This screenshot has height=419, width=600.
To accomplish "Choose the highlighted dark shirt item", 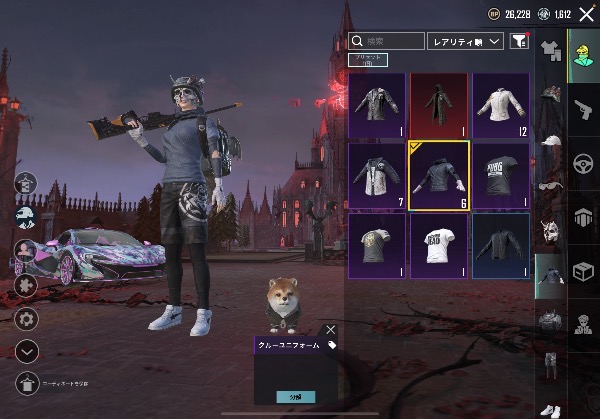I will (438, 175).
